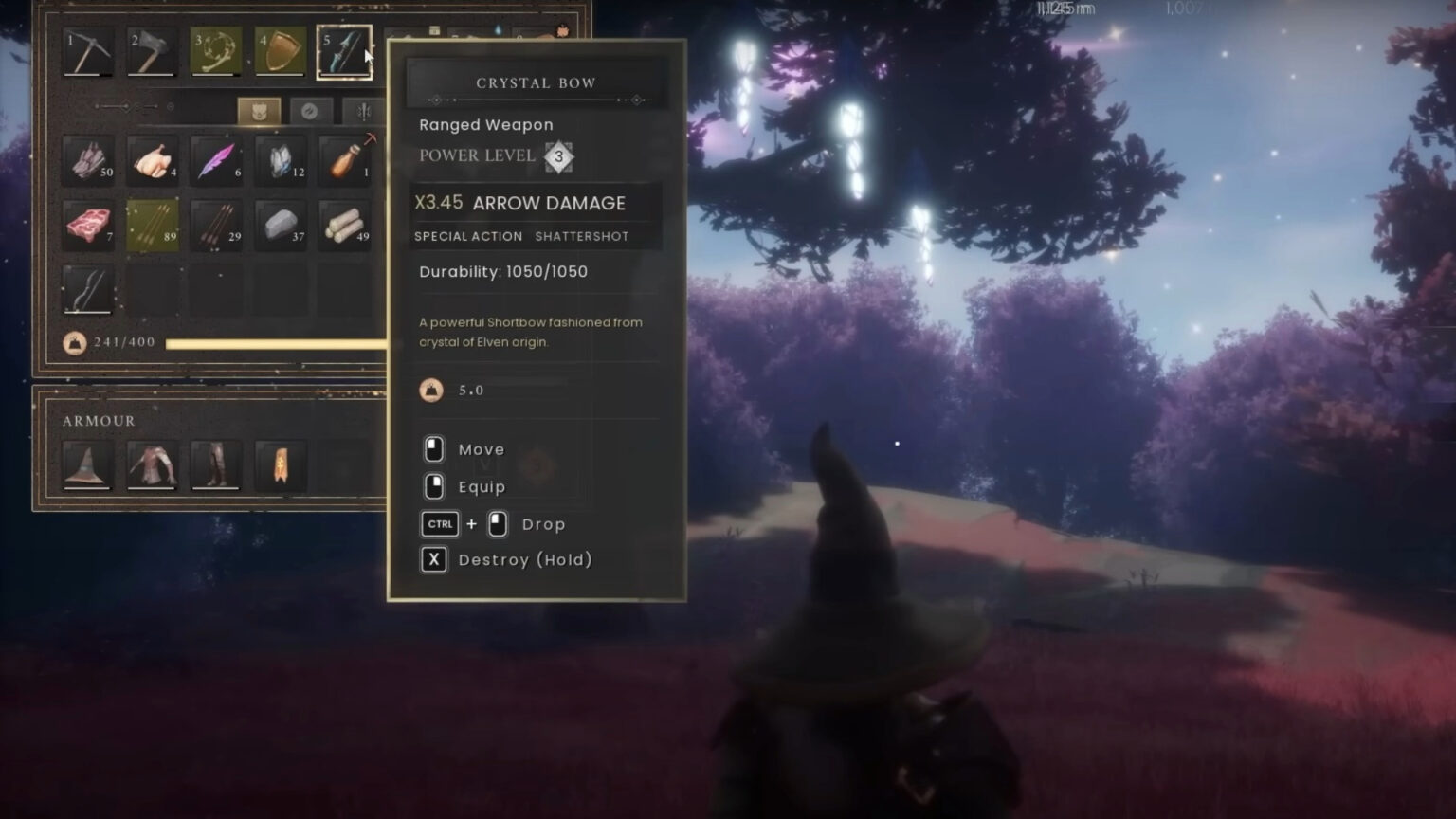Select the raw meat stack of 7

click(88, 226)
